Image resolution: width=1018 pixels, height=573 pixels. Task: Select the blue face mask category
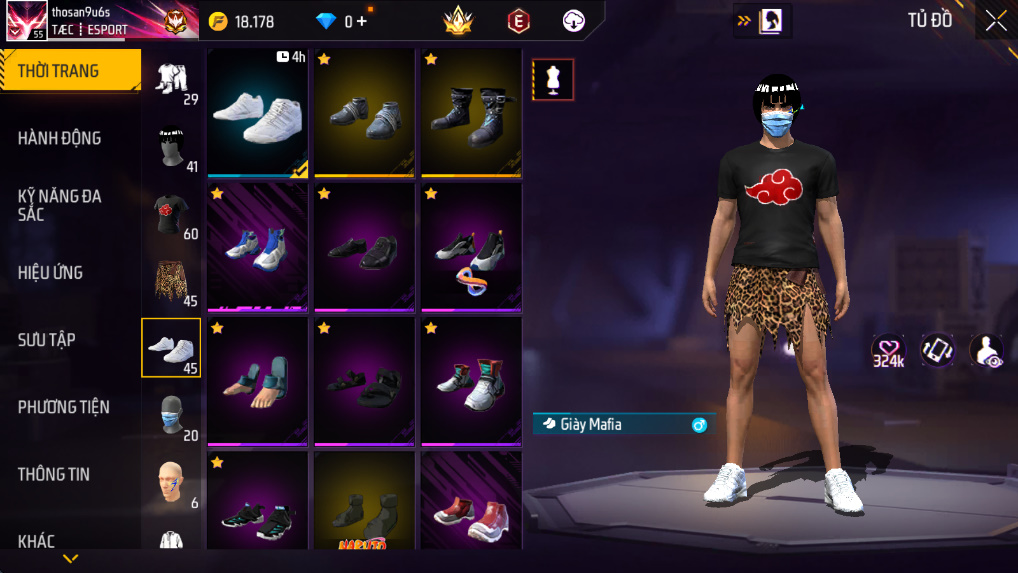click(171, 414)
